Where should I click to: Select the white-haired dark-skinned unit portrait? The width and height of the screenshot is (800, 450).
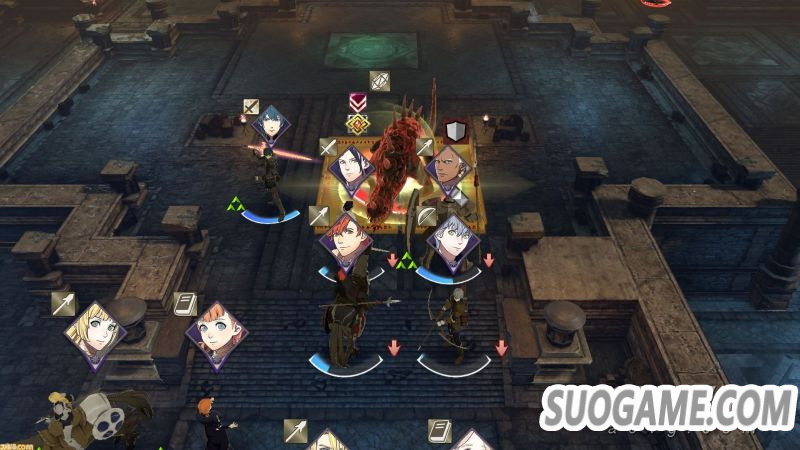pyautogui.click(x=447, y=166)
